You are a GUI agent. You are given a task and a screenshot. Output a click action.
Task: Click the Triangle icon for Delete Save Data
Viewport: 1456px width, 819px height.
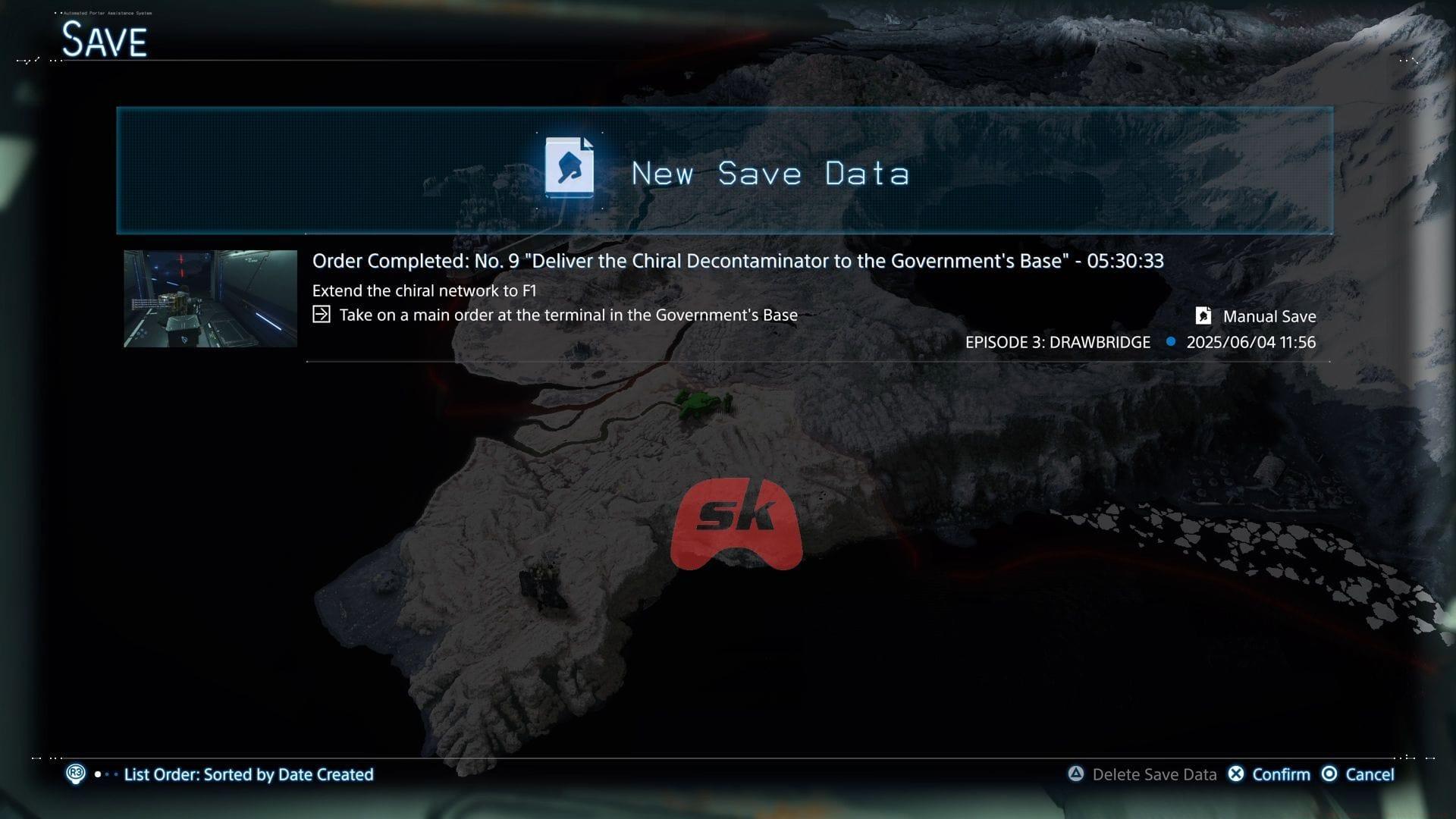coord(1076,774)
